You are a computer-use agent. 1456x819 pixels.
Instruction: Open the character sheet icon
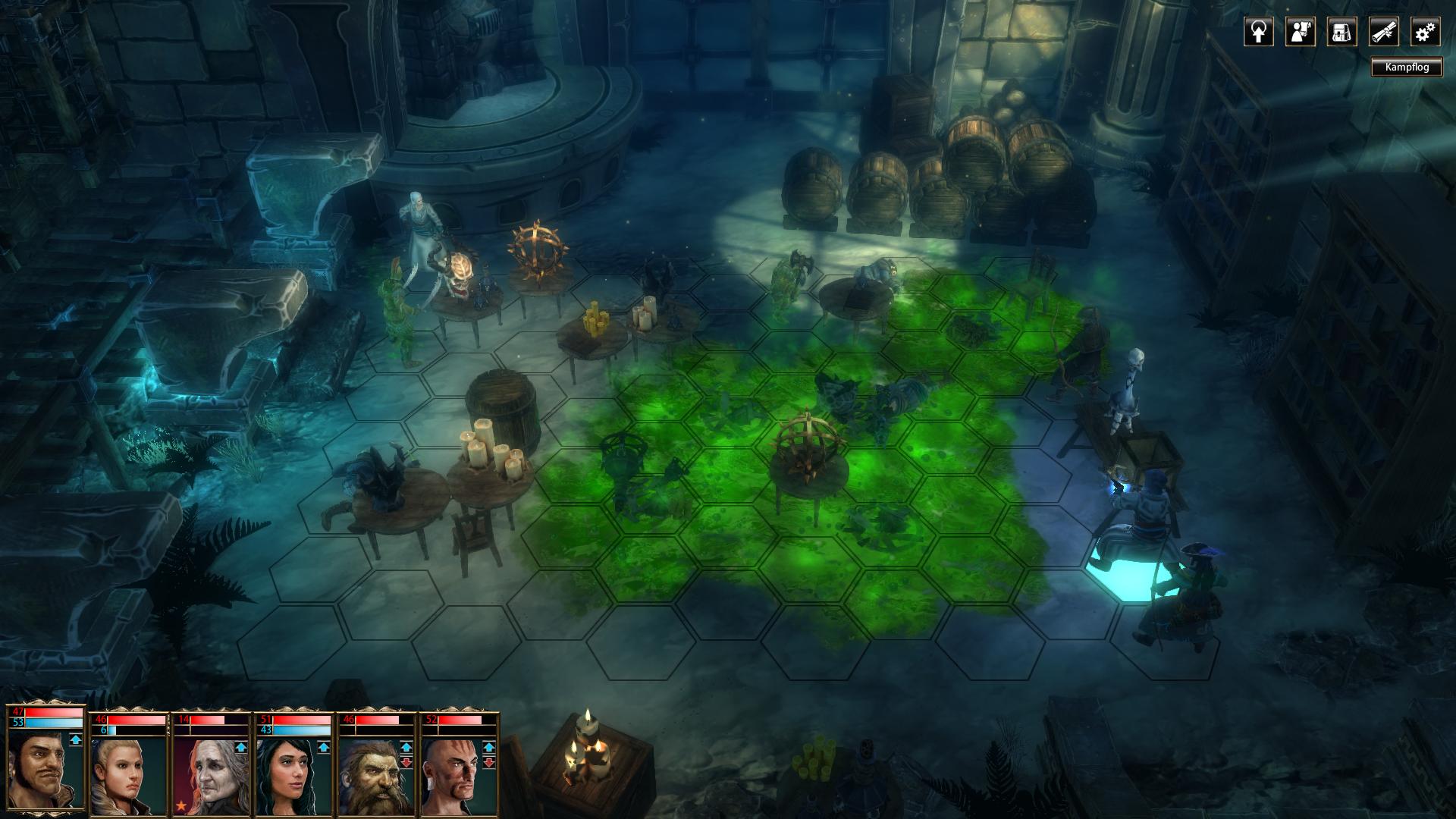(x=1300, y=32)
